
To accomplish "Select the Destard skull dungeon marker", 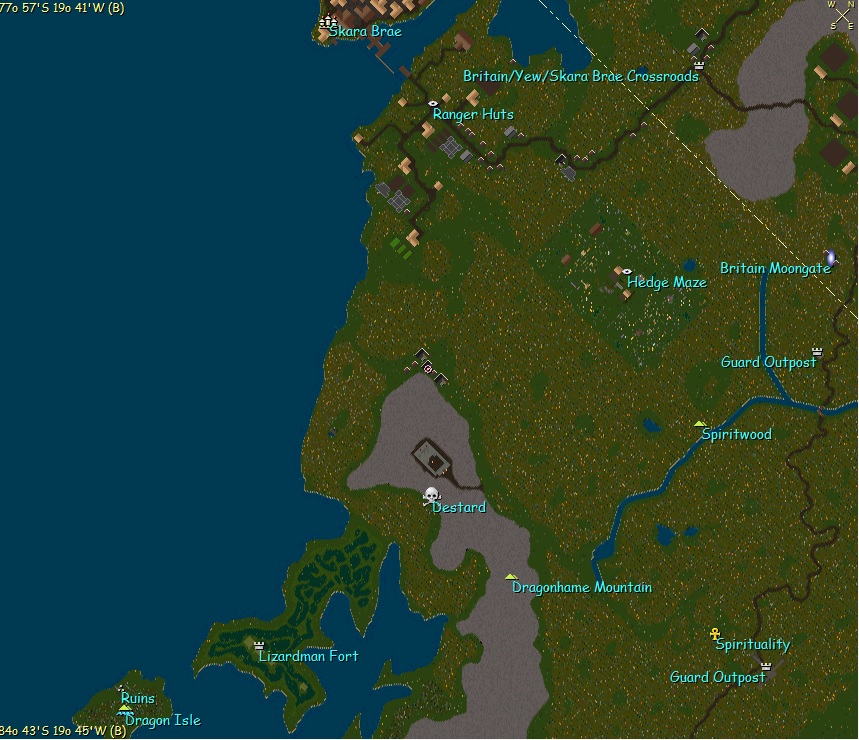I will pyautogui.click(x=432, y=495).
